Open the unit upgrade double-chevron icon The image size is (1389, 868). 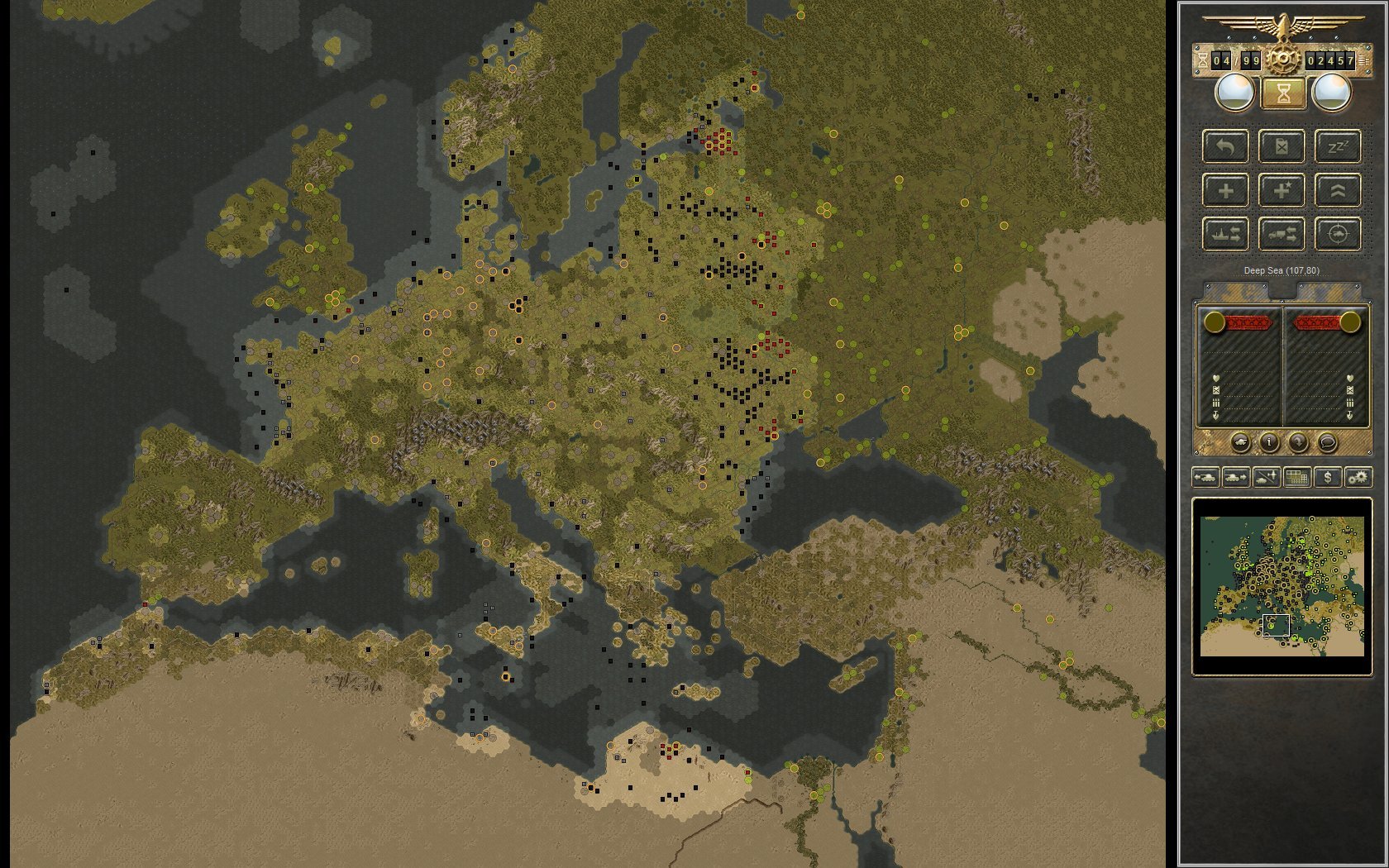click(1337, 190)
